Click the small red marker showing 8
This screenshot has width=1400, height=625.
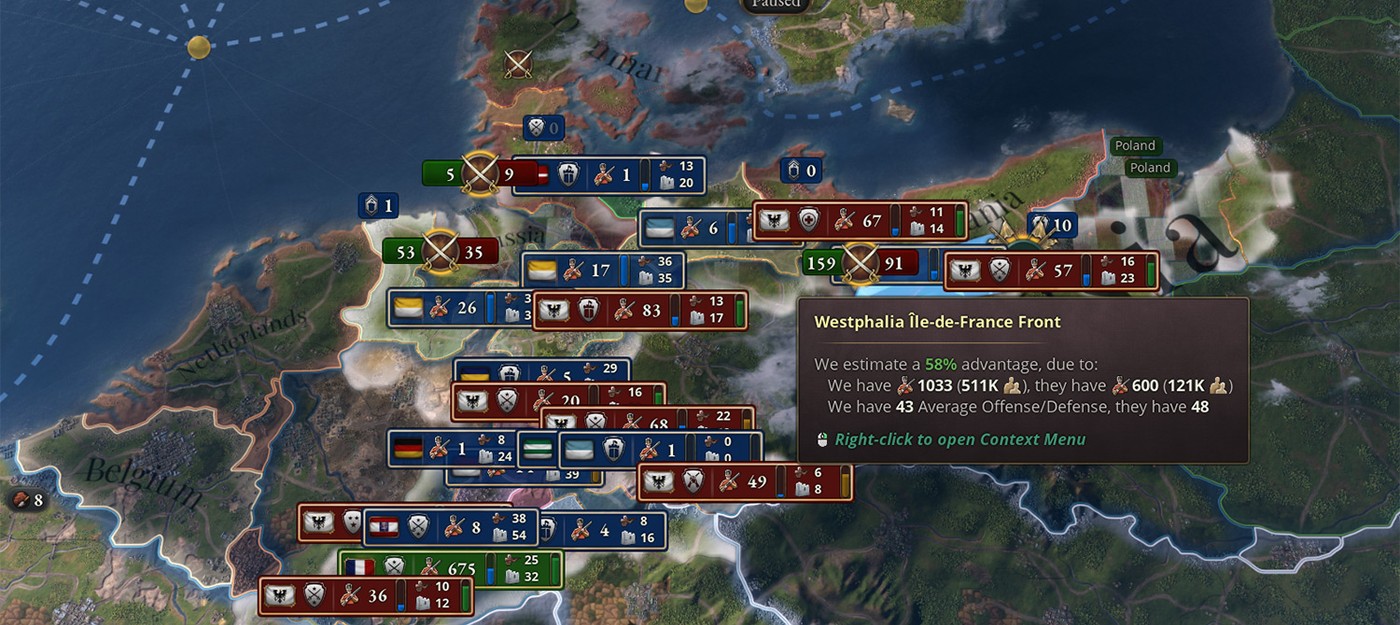pos(27,499)
